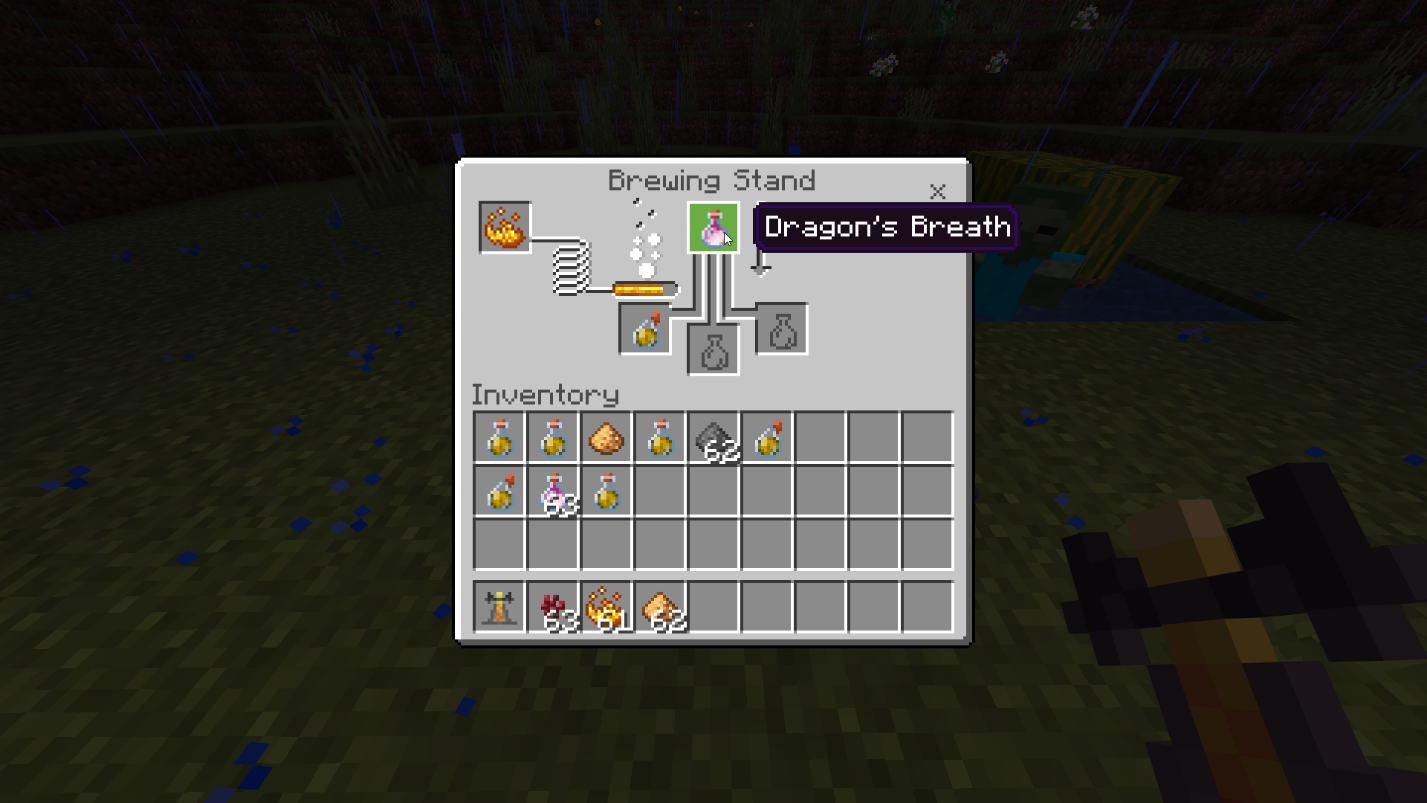The width and height of the screenshot is (1427, 803).
Task: Take the splash potion from the brewing stand
Action: point(645,330)
